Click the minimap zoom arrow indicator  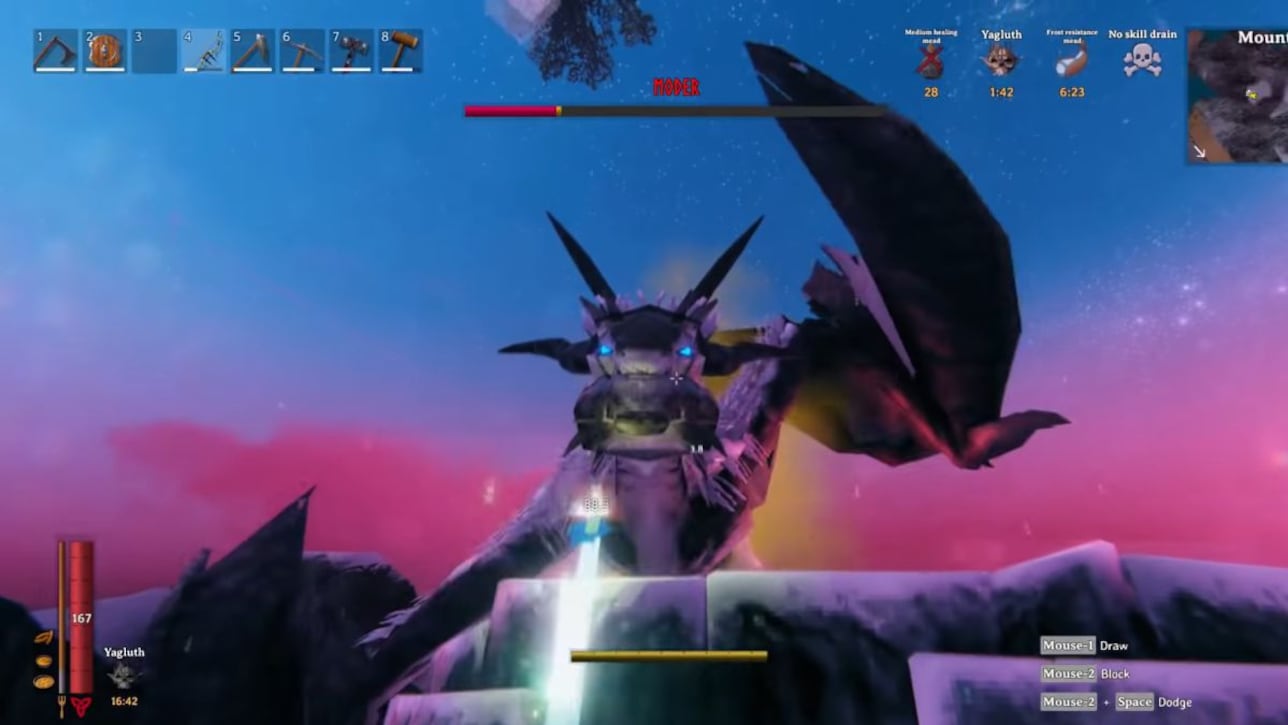(x=1199, y=152)
